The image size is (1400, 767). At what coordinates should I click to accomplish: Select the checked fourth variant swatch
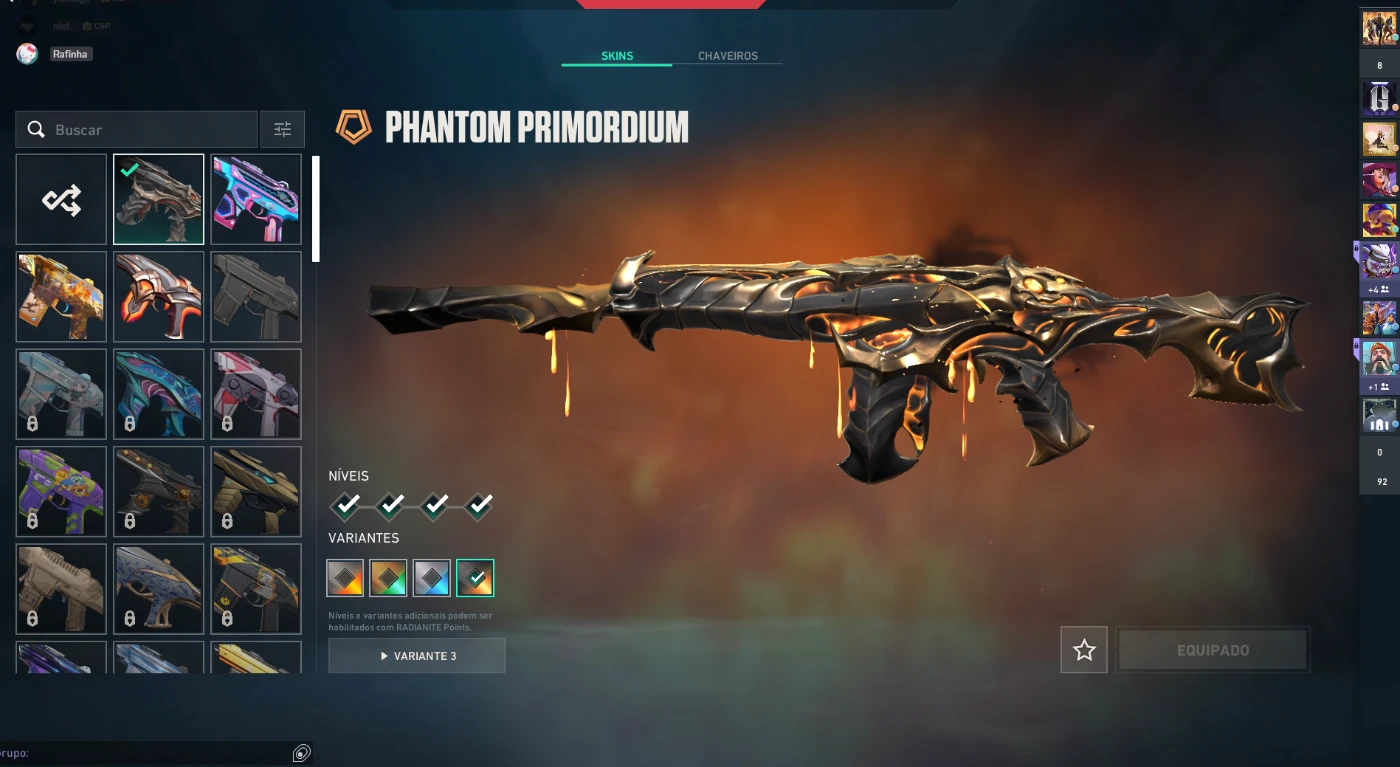(475, 578)
